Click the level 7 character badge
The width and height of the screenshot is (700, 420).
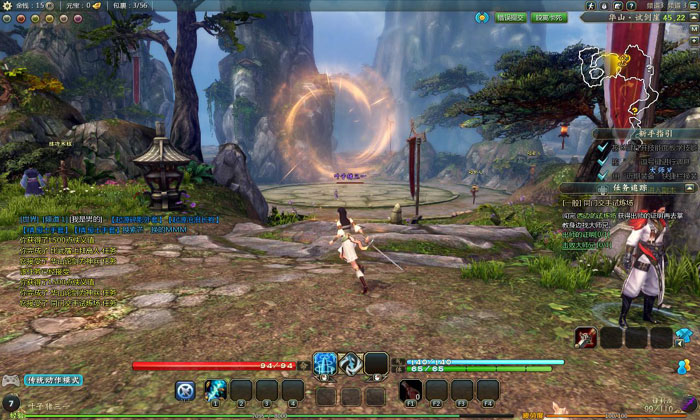tap(10, 403)
